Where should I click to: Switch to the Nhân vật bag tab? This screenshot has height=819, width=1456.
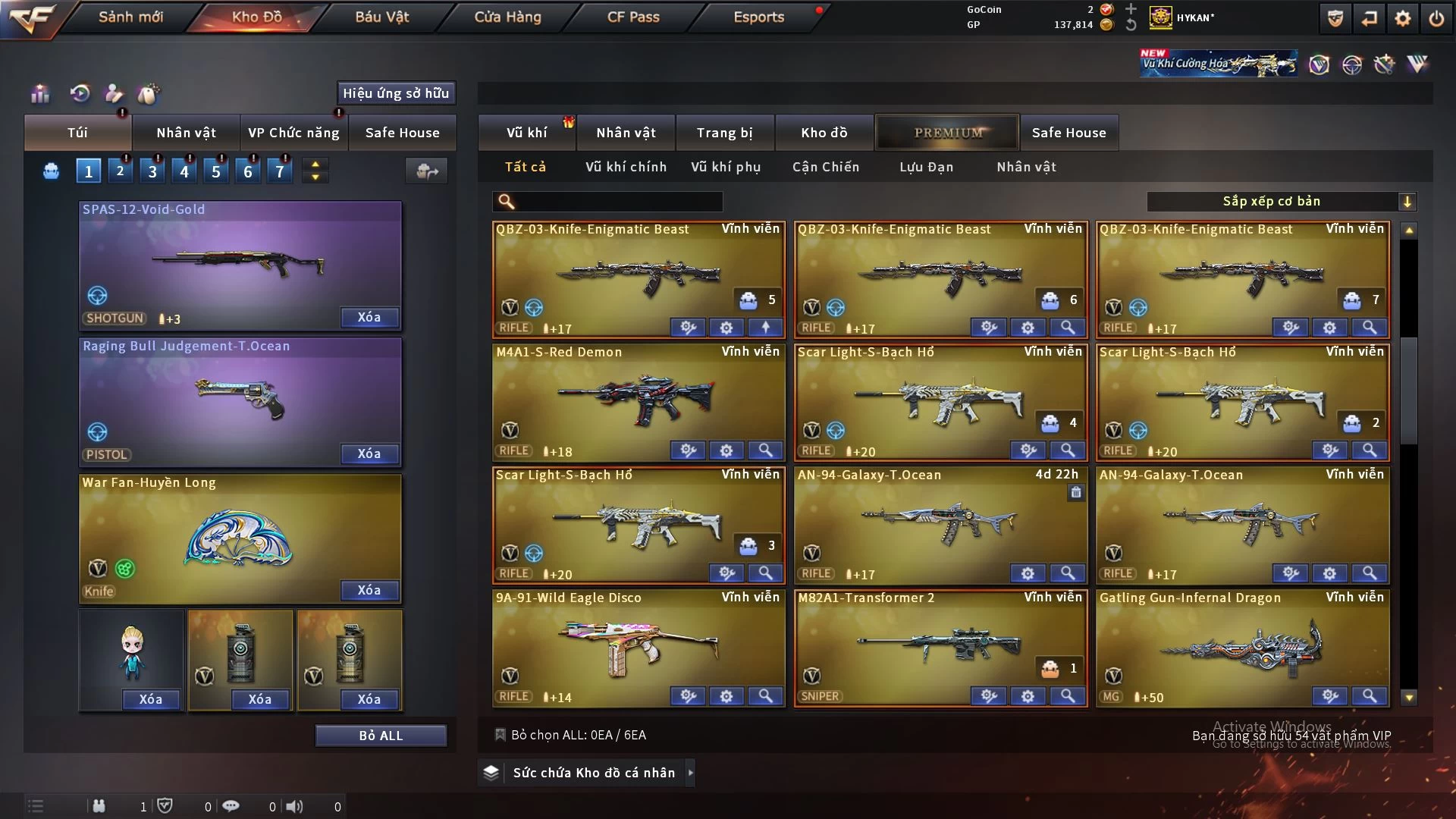coord(186,133)
